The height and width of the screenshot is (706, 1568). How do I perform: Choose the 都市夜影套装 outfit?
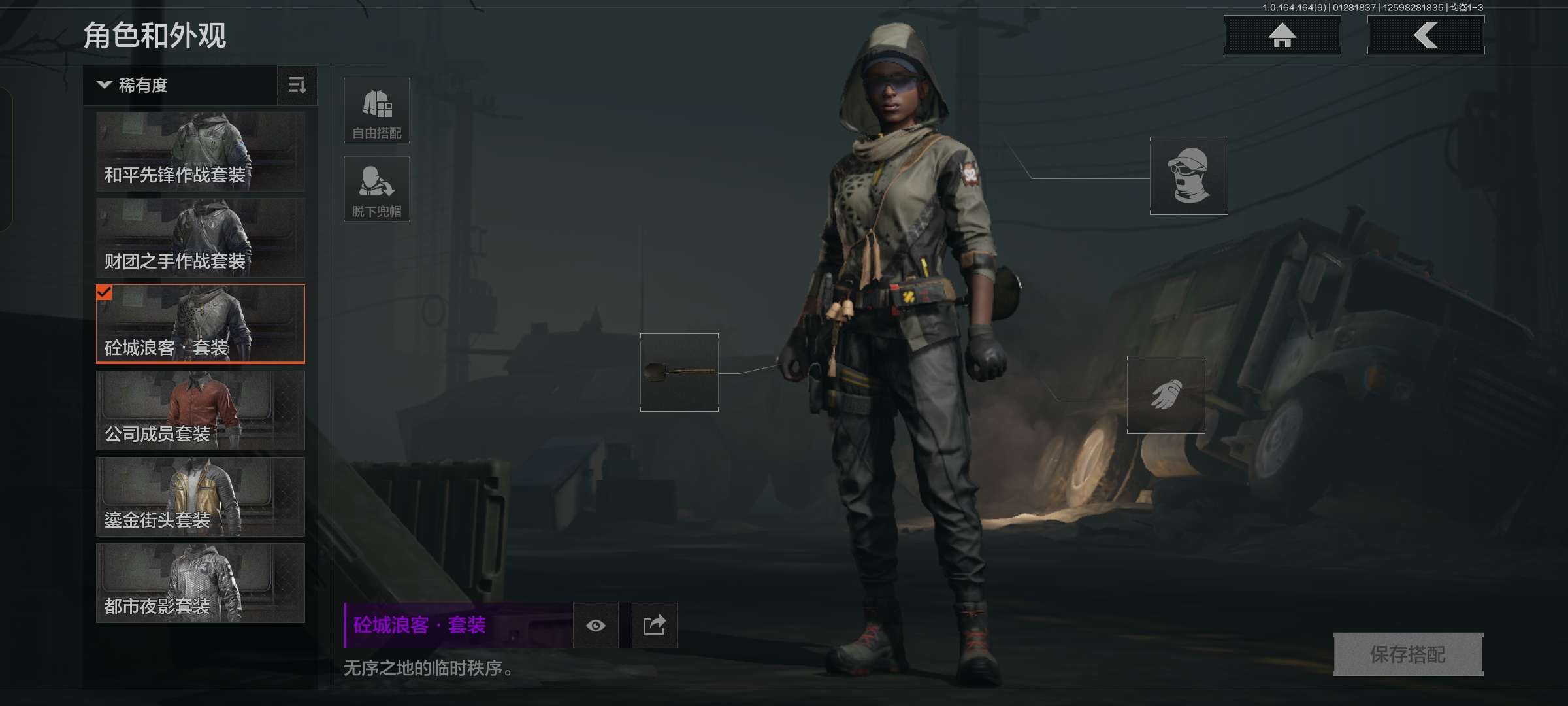pos(201,583)
